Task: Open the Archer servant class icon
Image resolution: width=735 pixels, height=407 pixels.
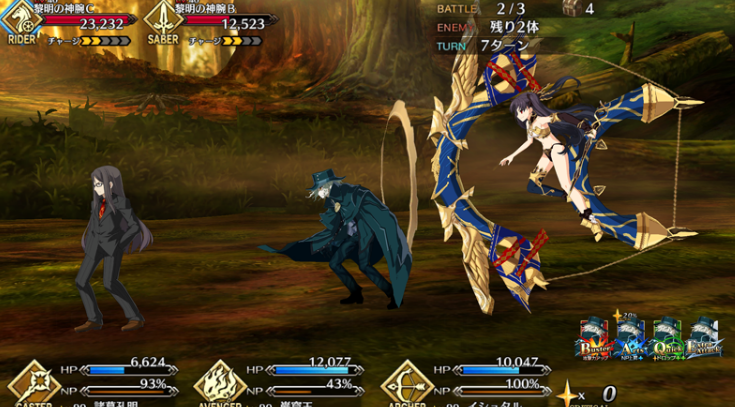Action: (408, 382)
